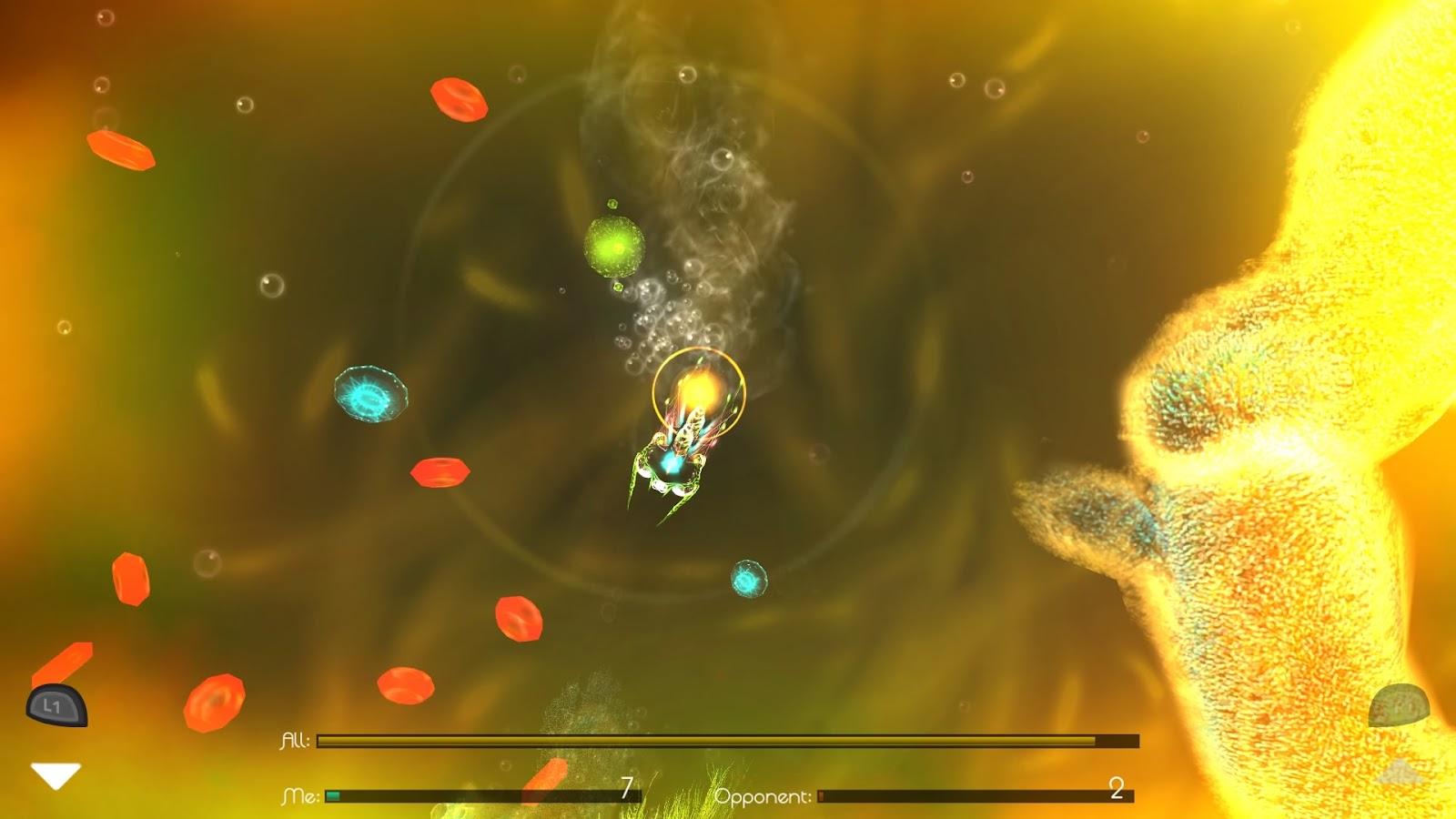This screenshot has width=1456, height=819.
Task: Select the Opponent tab label
Action: point(764,794)
